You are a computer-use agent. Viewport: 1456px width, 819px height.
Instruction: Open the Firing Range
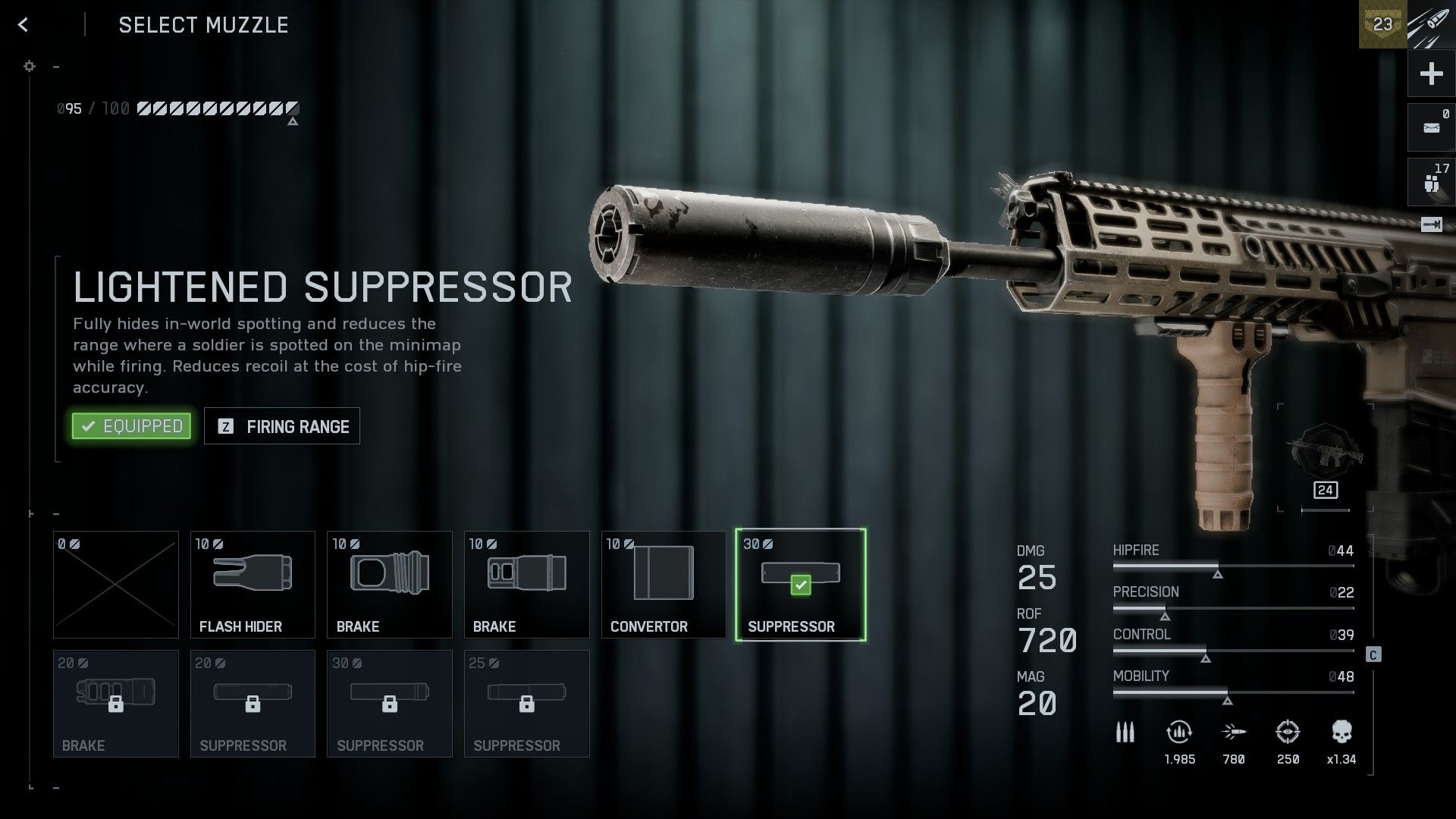[282, 426]
